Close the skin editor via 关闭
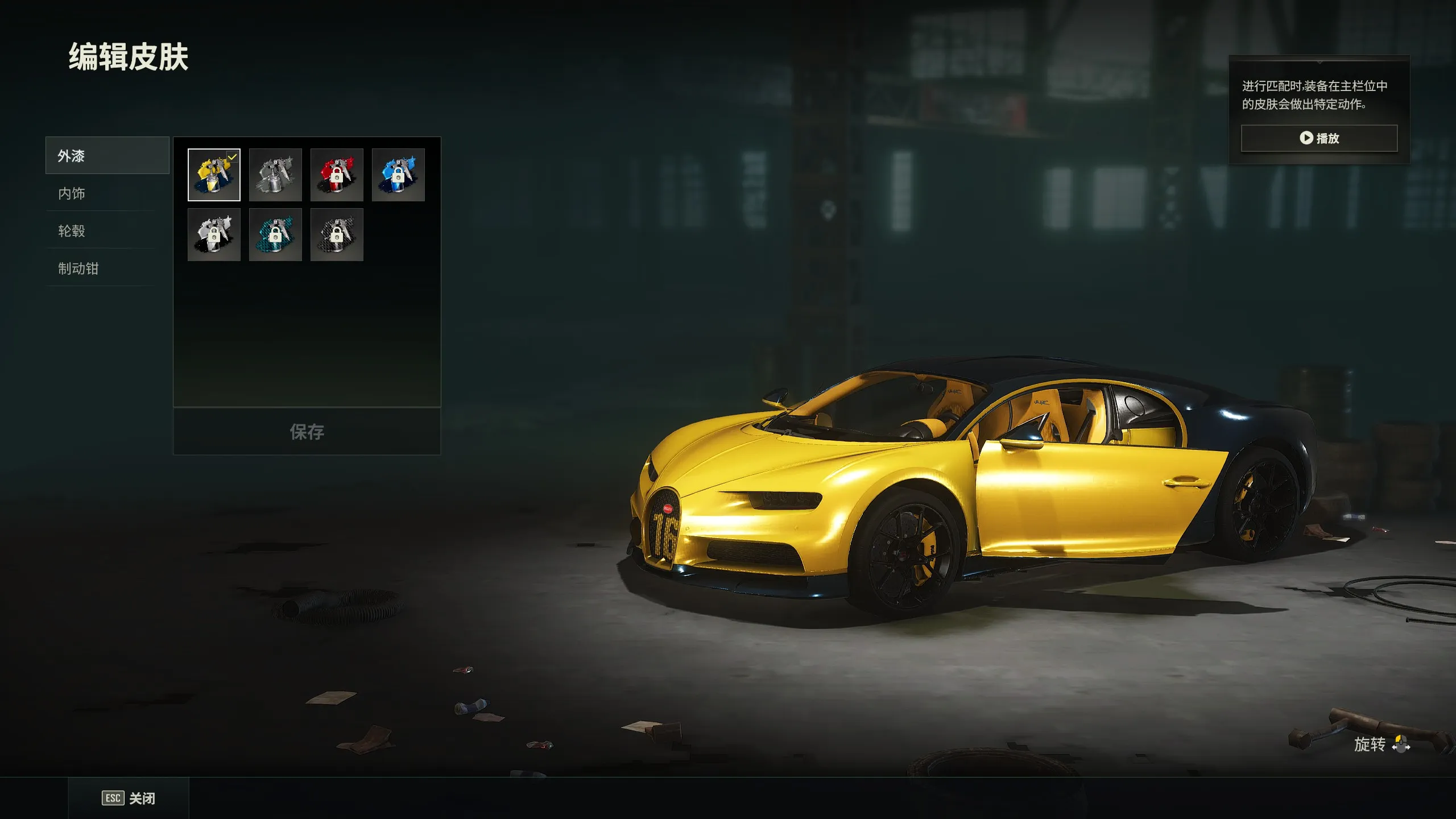 (x=129, y=799)
